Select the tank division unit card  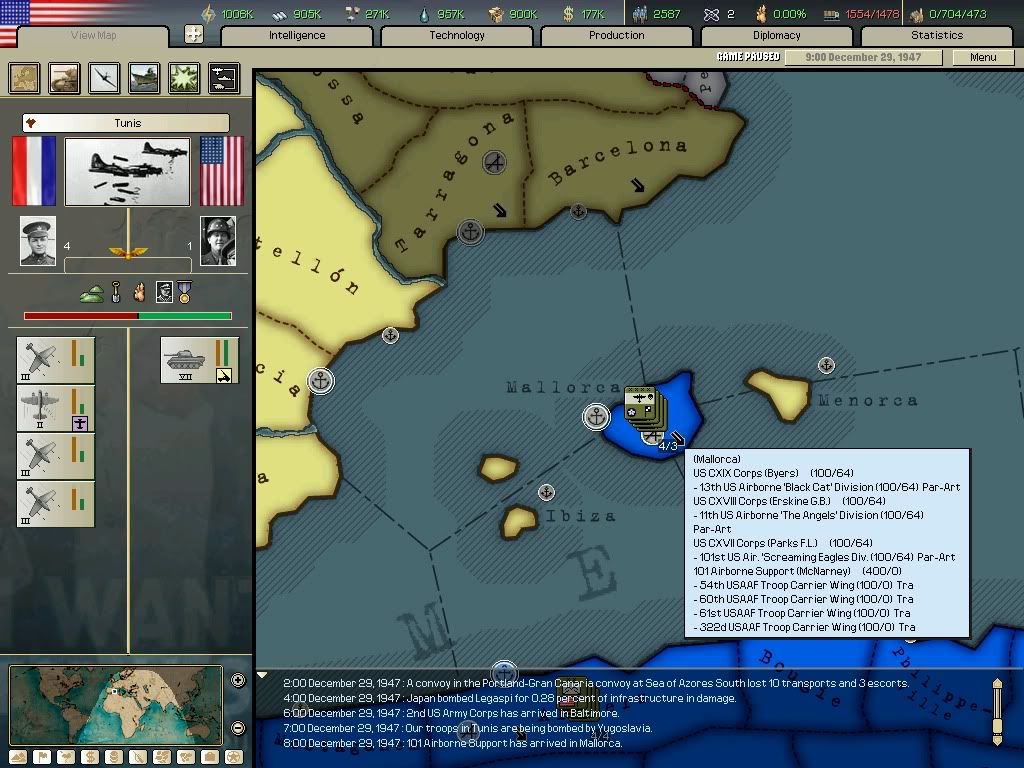click(199, 360)
